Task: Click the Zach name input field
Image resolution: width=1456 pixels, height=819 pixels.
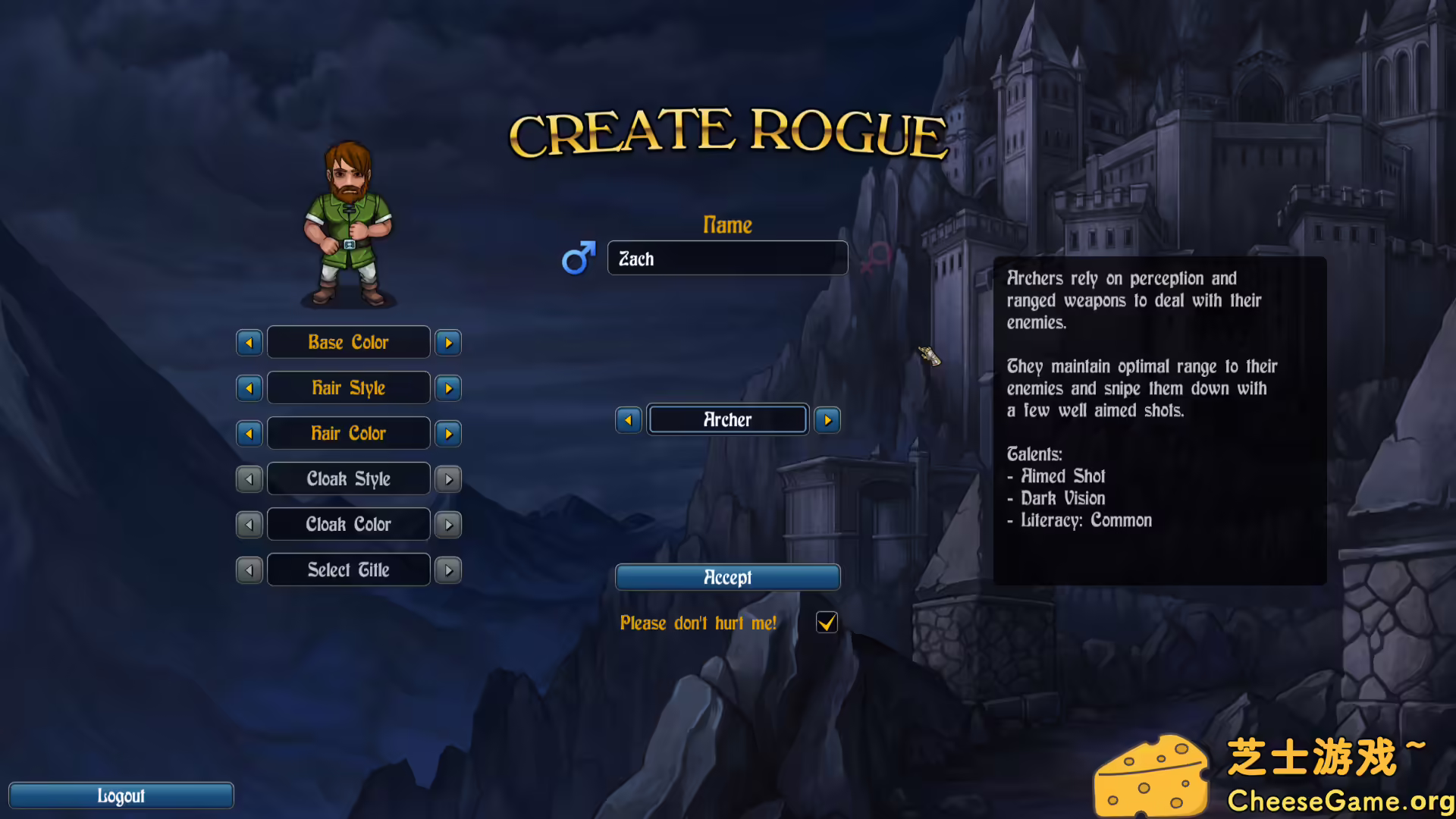Action: (726, 258)
